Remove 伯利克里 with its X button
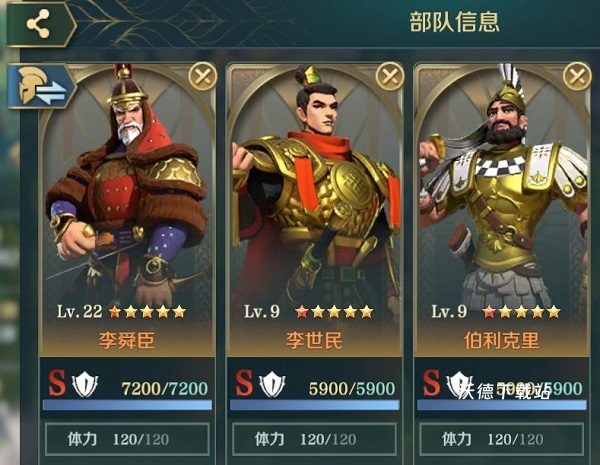The image size is (600, 465). point(577,76)
